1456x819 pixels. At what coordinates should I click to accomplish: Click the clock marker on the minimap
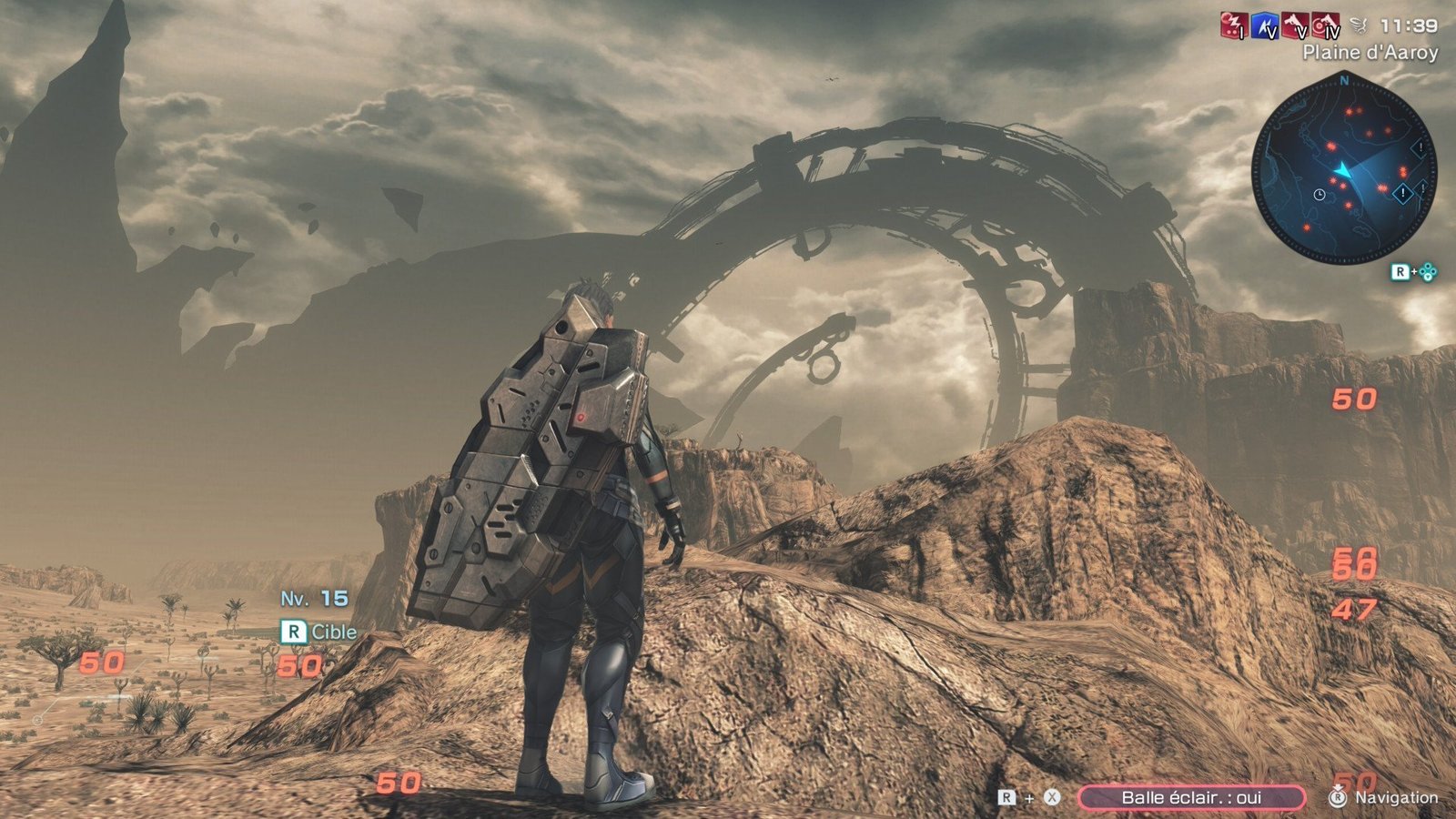point(1319,195)
